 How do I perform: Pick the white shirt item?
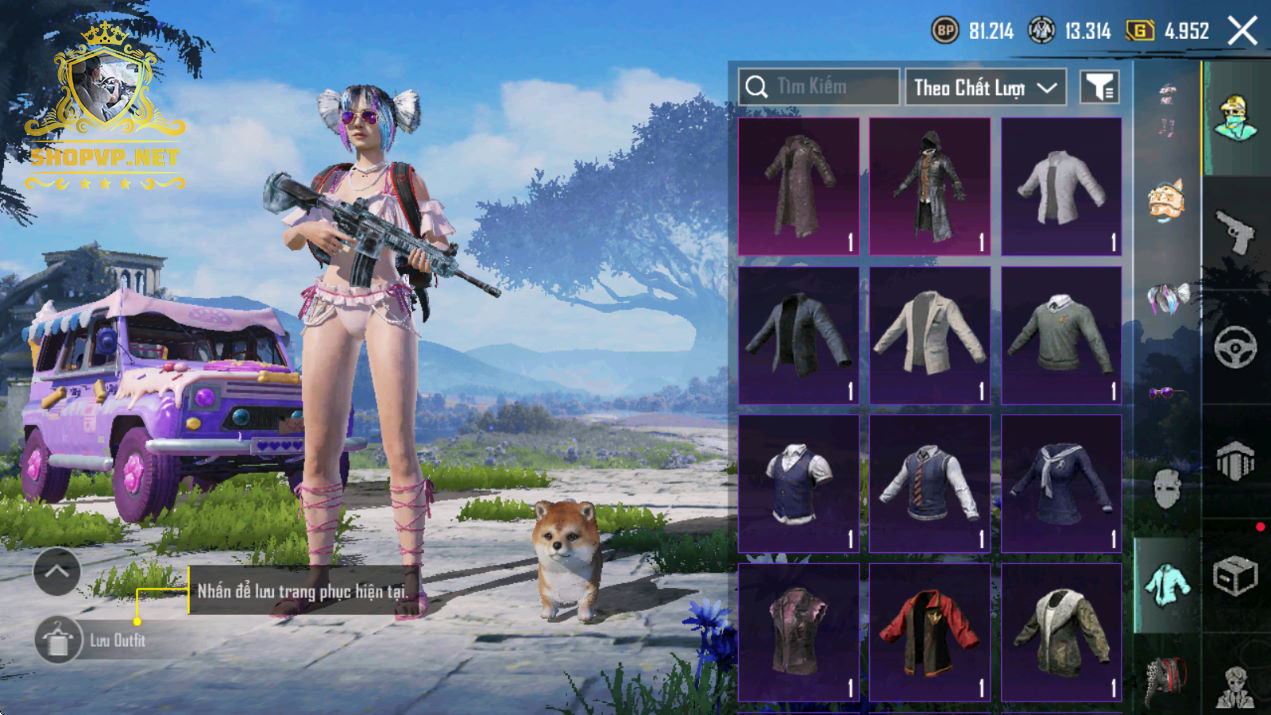click(x=1061, y=186)
